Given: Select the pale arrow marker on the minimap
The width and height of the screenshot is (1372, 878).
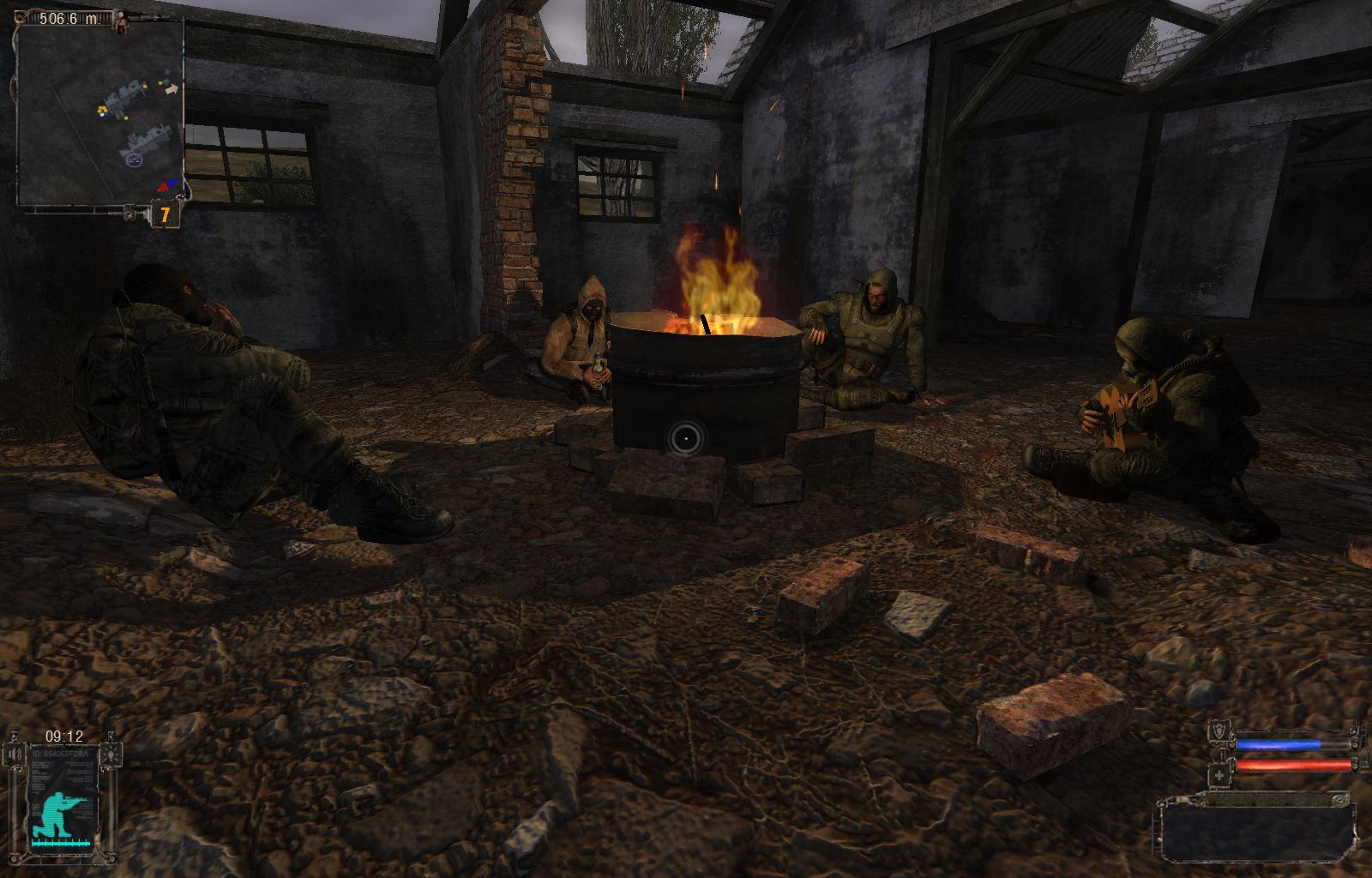Looking at the screenshot, I should [x=172, y=88].
